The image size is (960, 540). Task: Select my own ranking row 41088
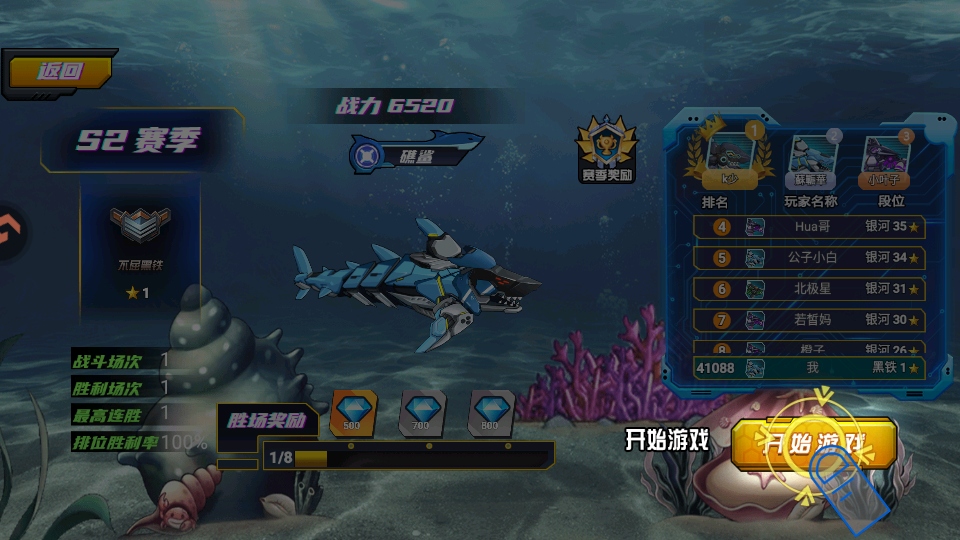[808, 368]
